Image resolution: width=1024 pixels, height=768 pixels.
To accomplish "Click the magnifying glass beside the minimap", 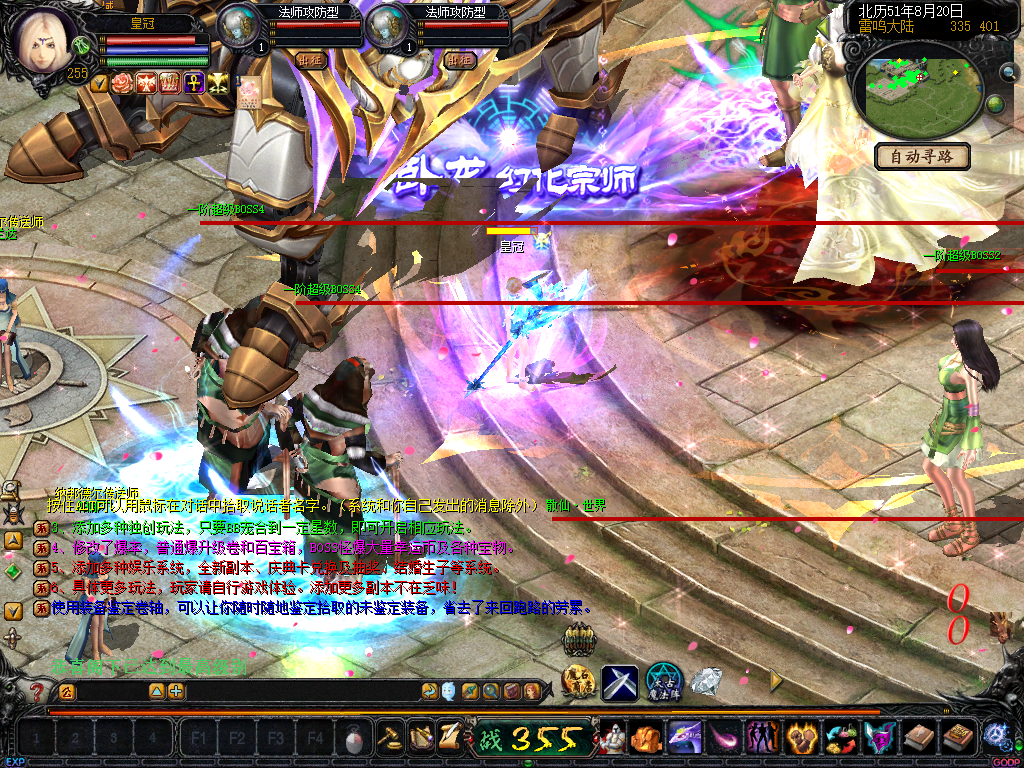I will (1007, 72).
